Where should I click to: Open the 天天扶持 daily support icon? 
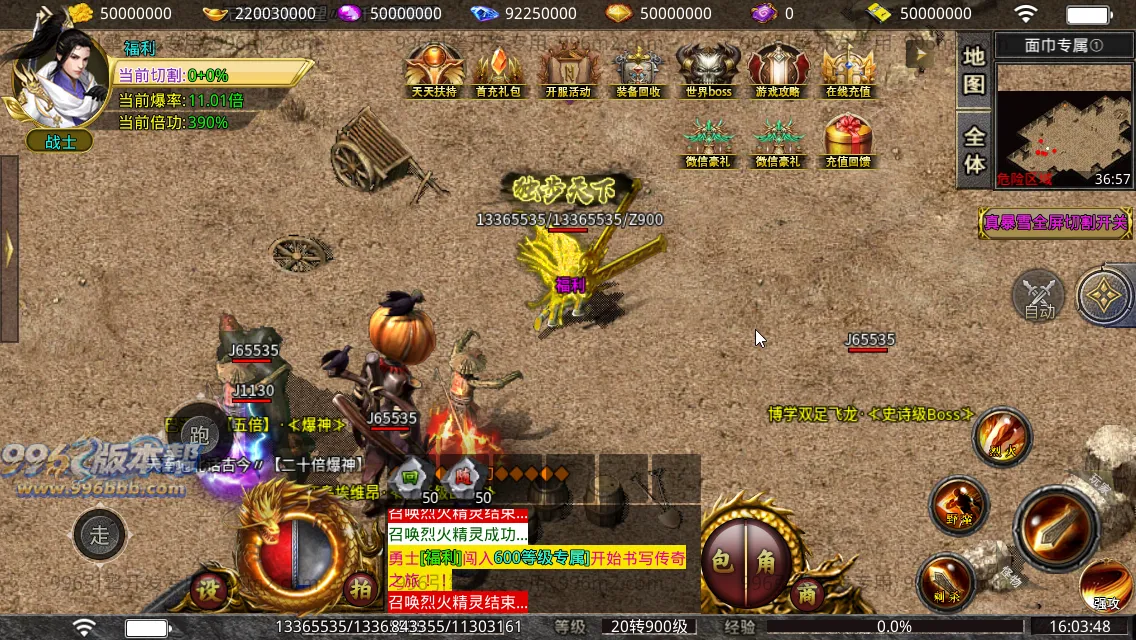tap(434, 68)
